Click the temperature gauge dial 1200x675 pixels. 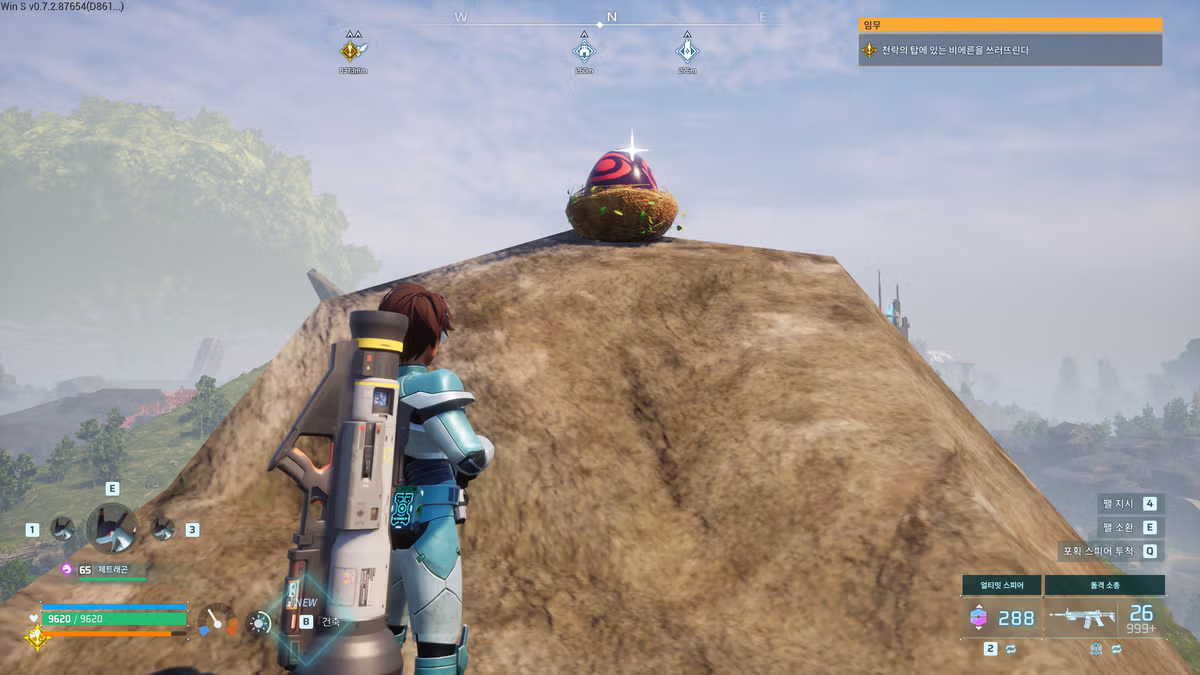pyautogui.click(x=218, y=620)
